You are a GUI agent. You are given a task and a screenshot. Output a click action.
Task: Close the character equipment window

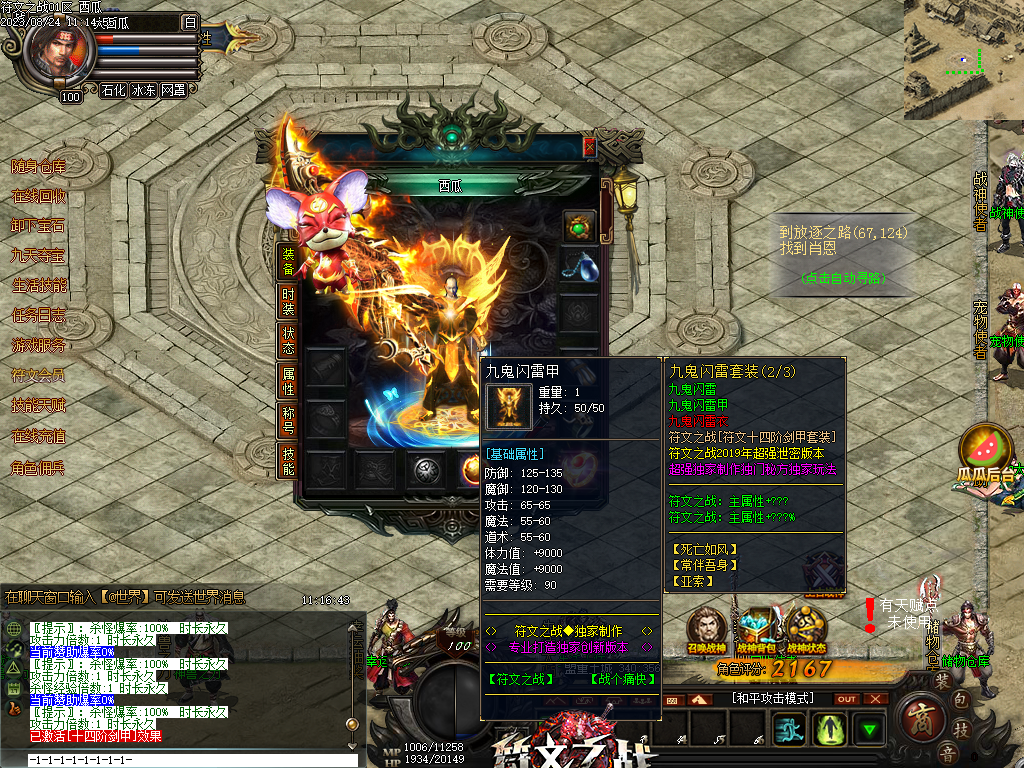pos(589,147)
